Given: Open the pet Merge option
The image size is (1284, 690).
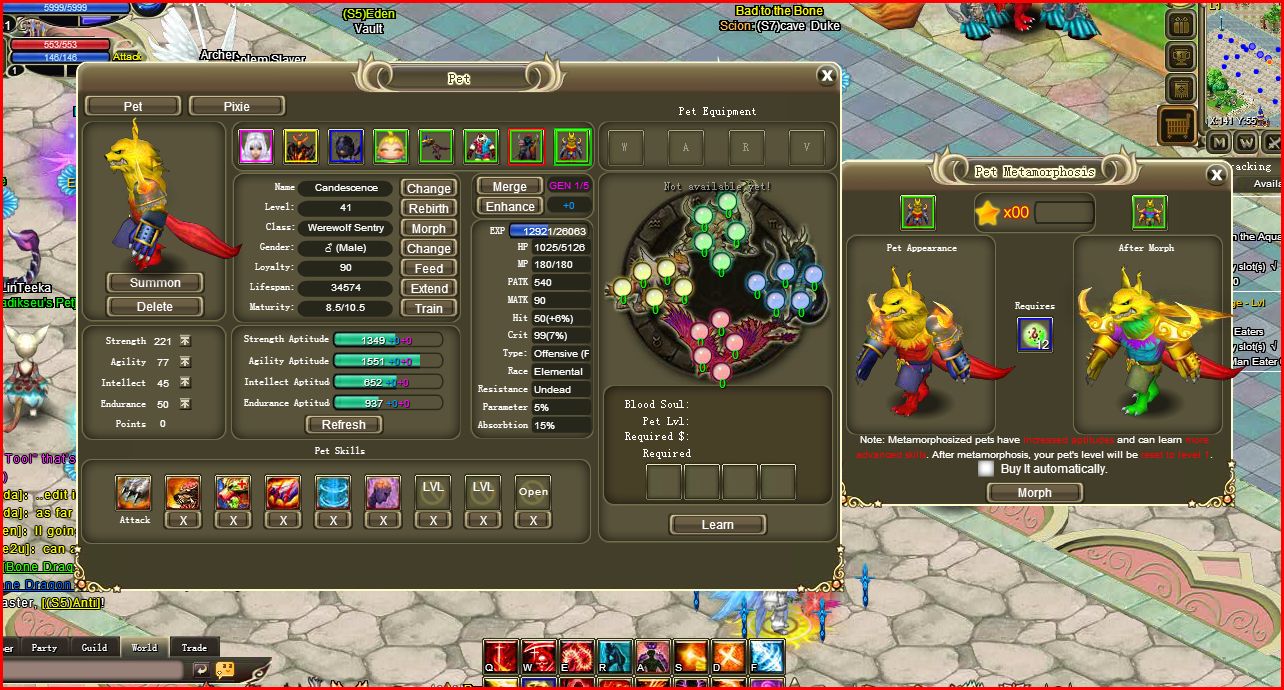Looking at the screenshot, I should (509, 187).
